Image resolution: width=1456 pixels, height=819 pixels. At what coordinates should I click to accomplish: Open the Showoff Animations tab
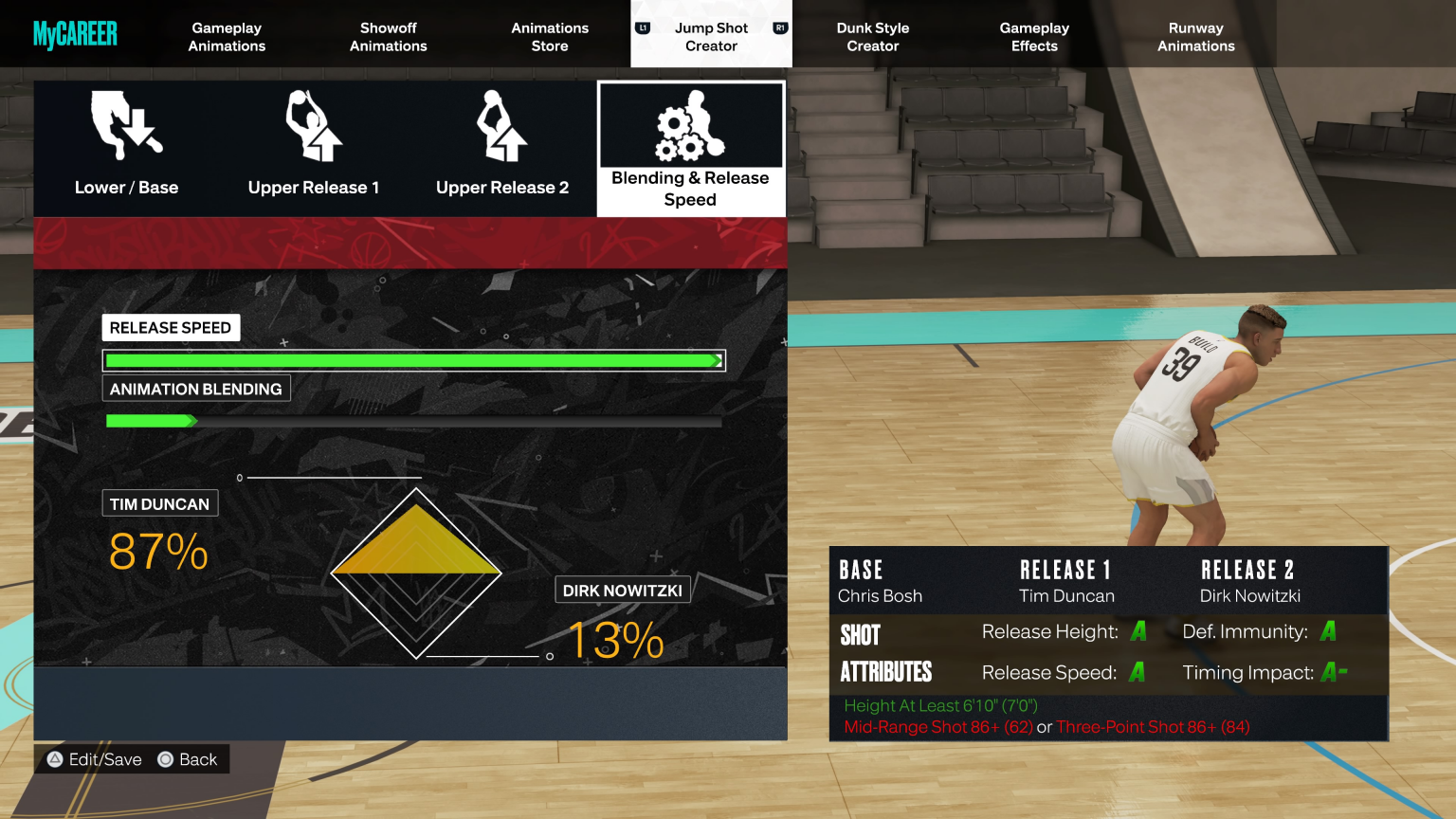tap(388, 37)
